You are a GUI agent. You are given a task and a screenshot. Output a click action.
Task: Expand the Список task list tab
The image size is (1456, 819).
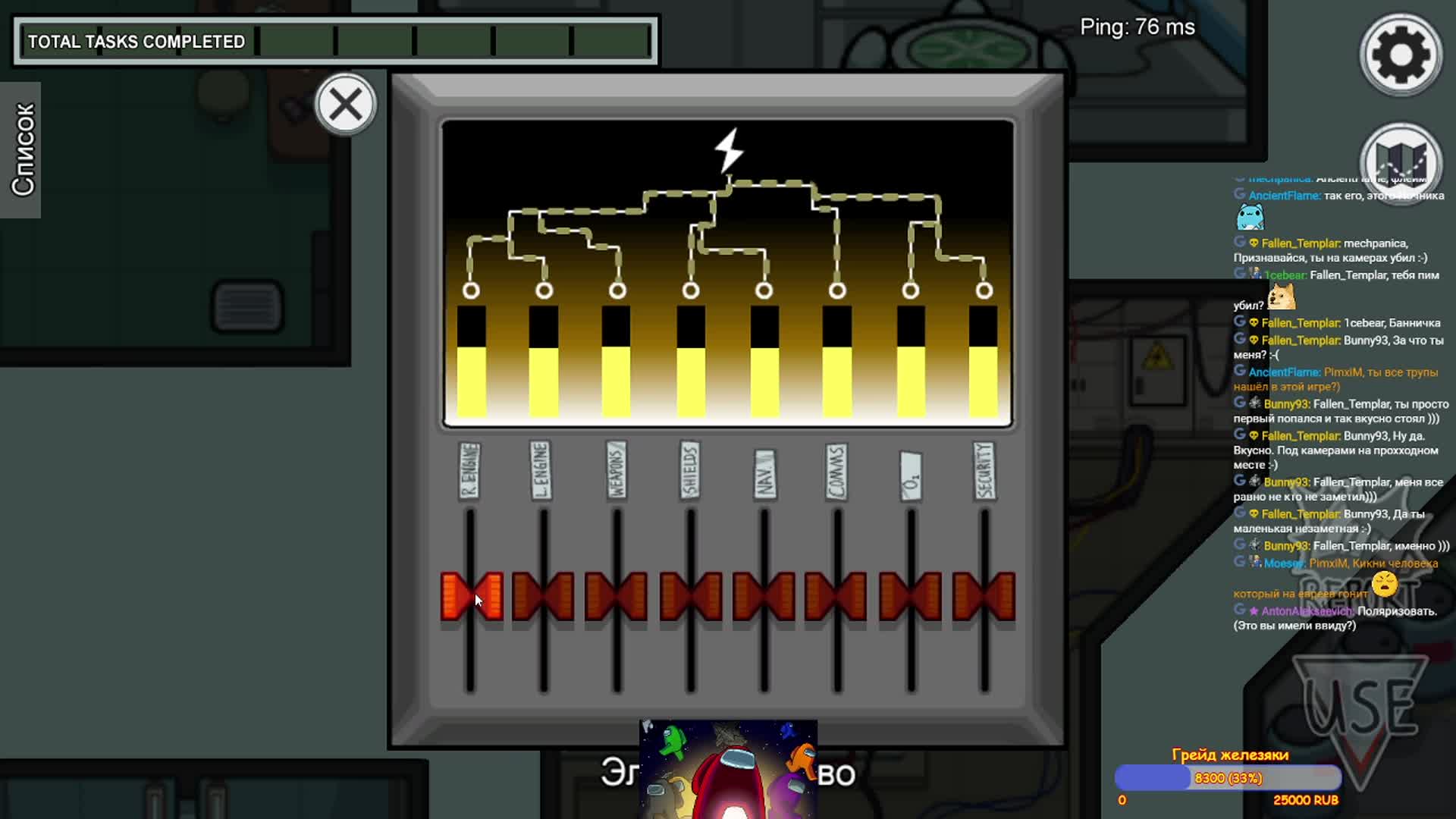(21, 149)
